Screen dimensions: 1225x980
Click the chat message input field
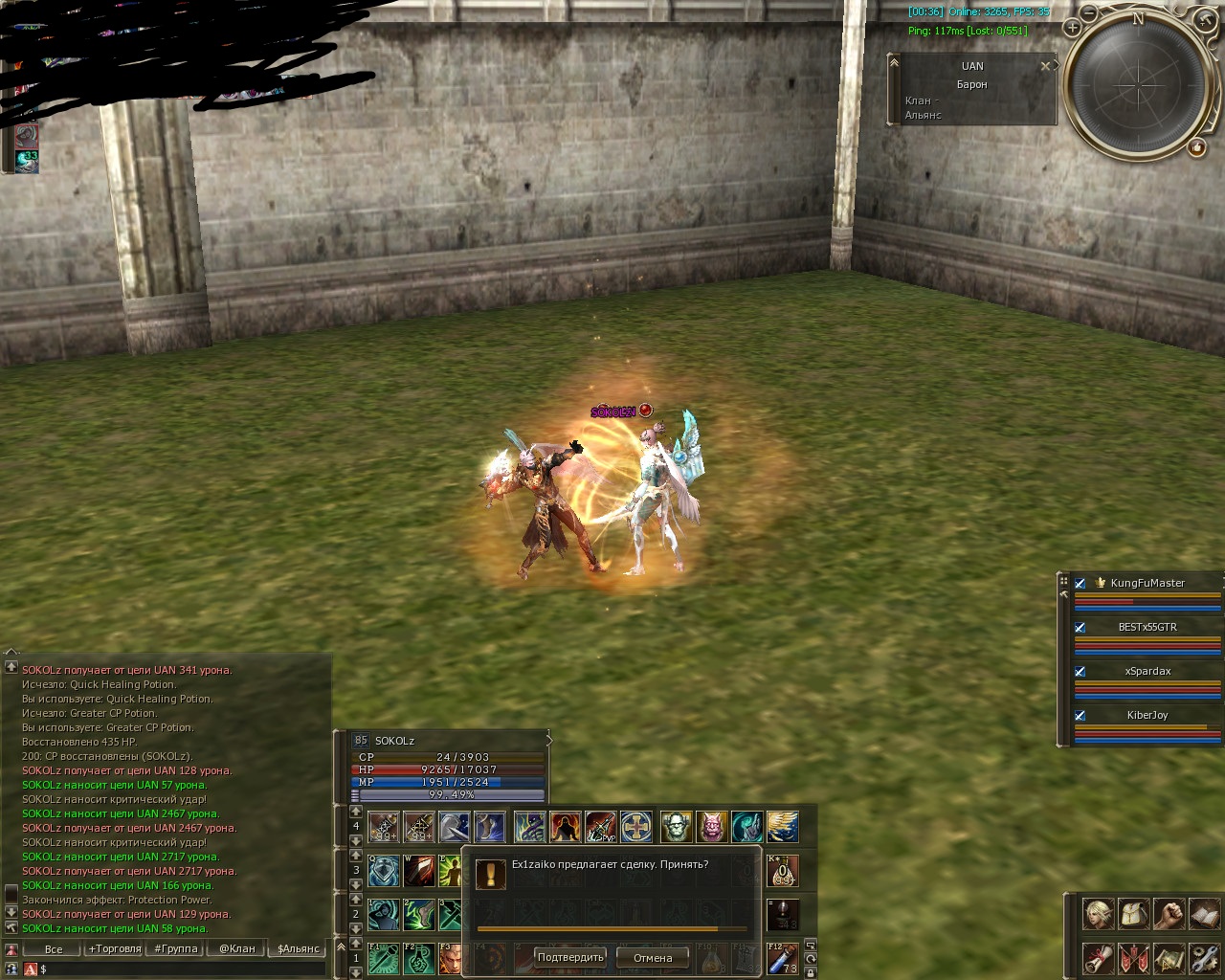tap(182, 969)
